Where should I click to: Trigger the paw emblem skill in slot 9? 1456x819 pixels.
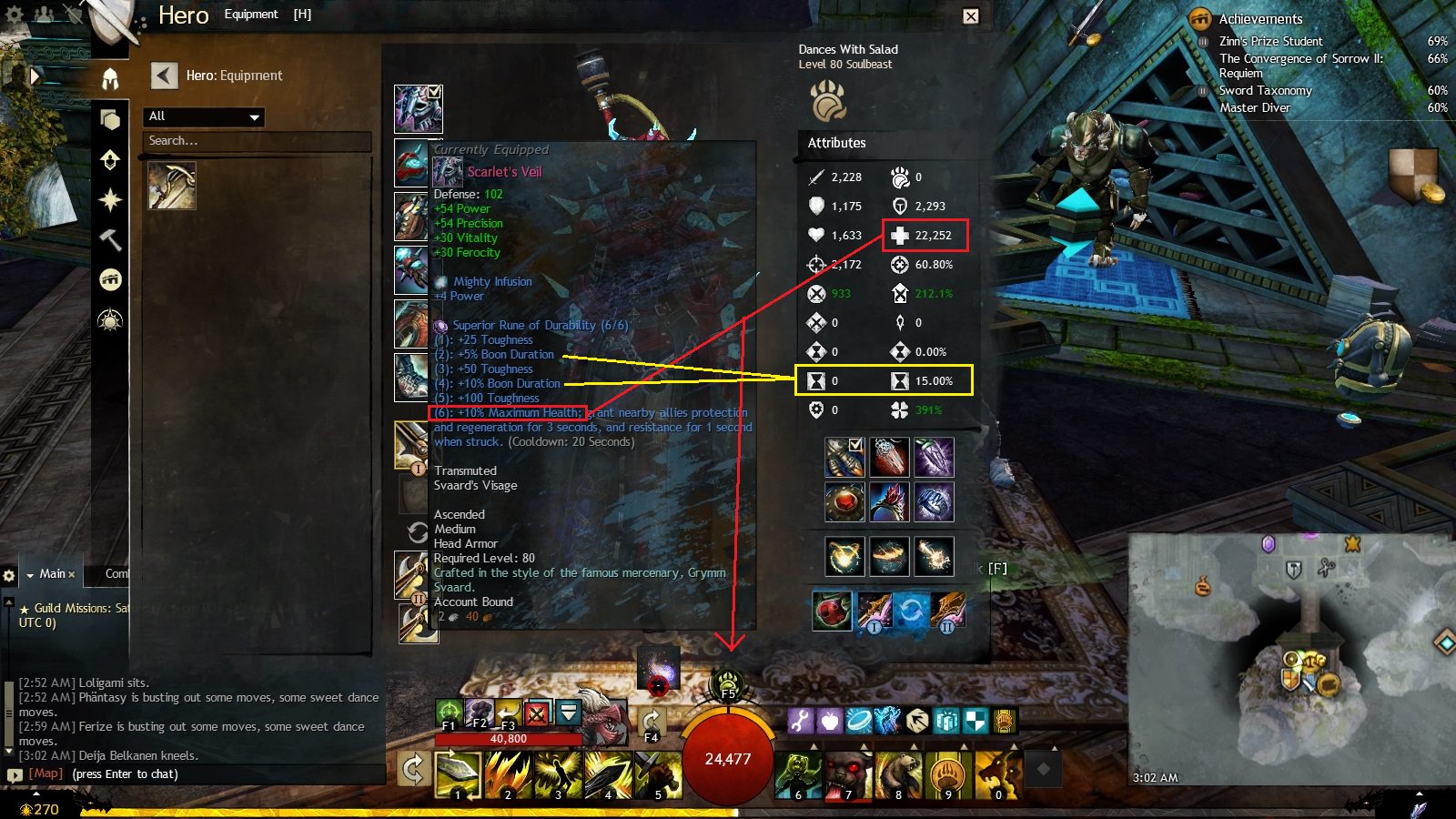point(947,774)
